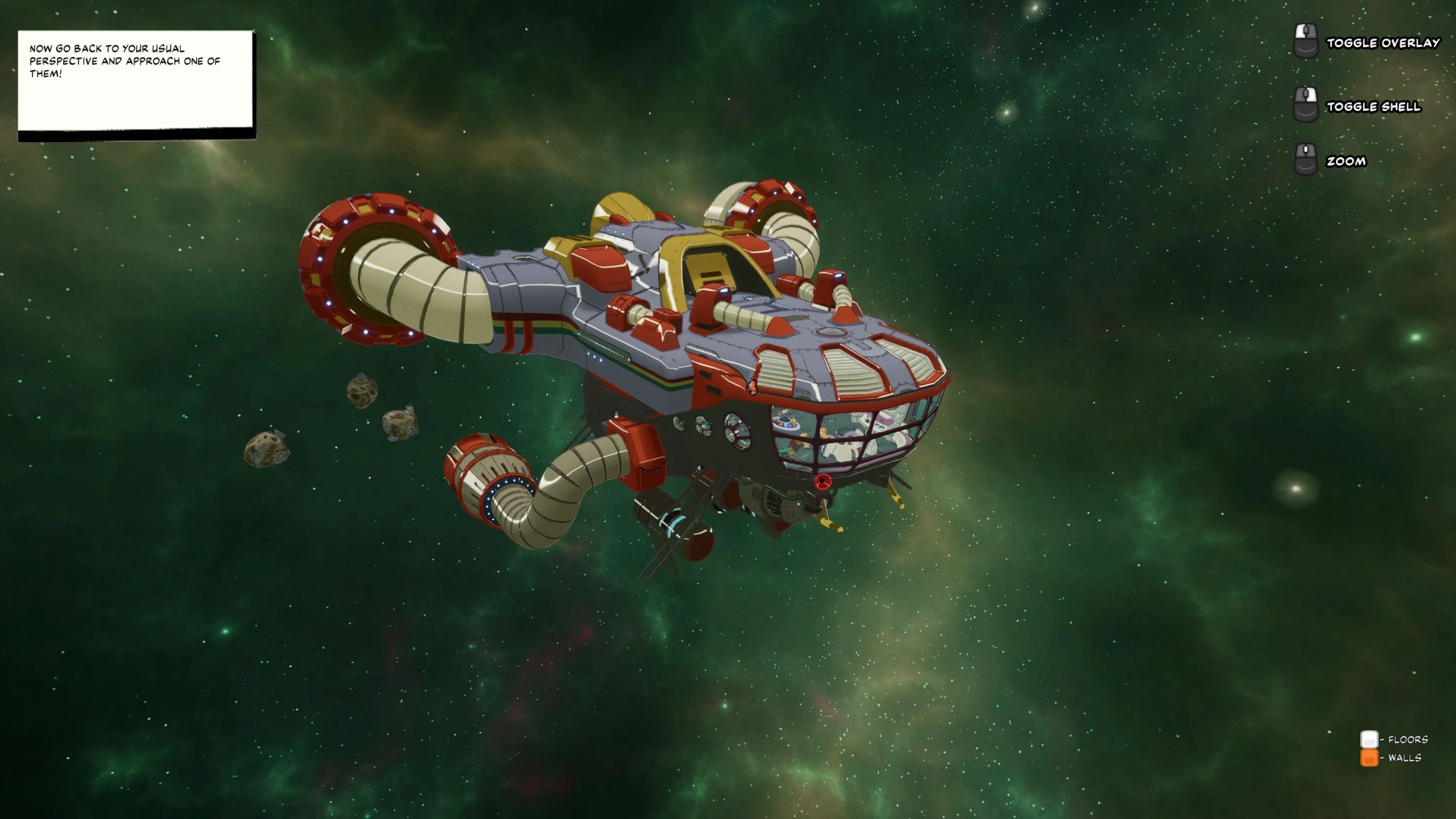Click the red antenna dish under the cockpit
Screen dimensions: 1456x819
[822, 481]
